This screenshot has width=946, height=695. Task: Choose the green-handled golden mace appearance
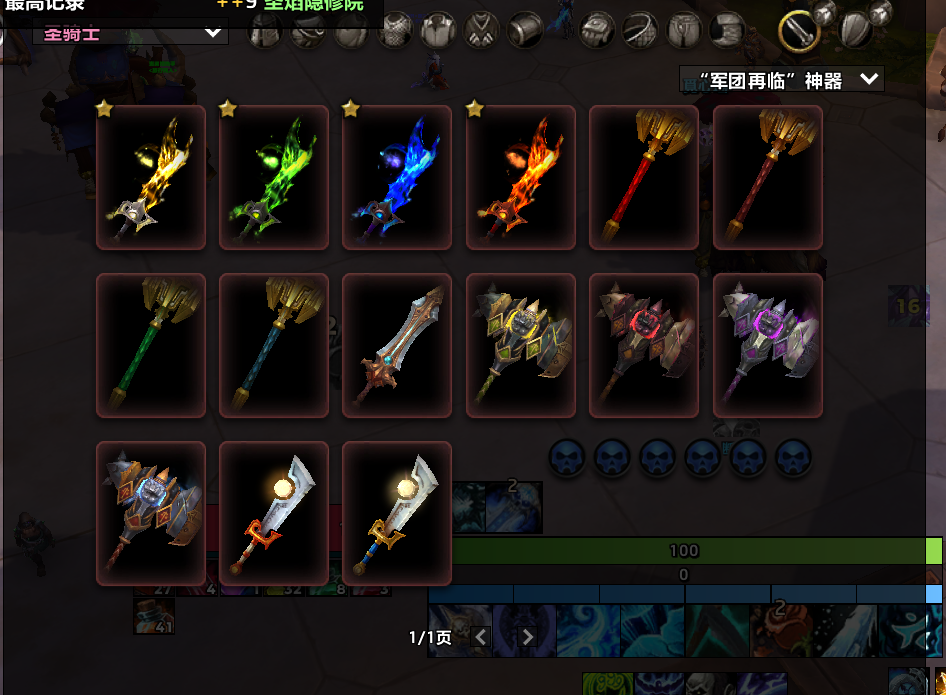point(151,345)
